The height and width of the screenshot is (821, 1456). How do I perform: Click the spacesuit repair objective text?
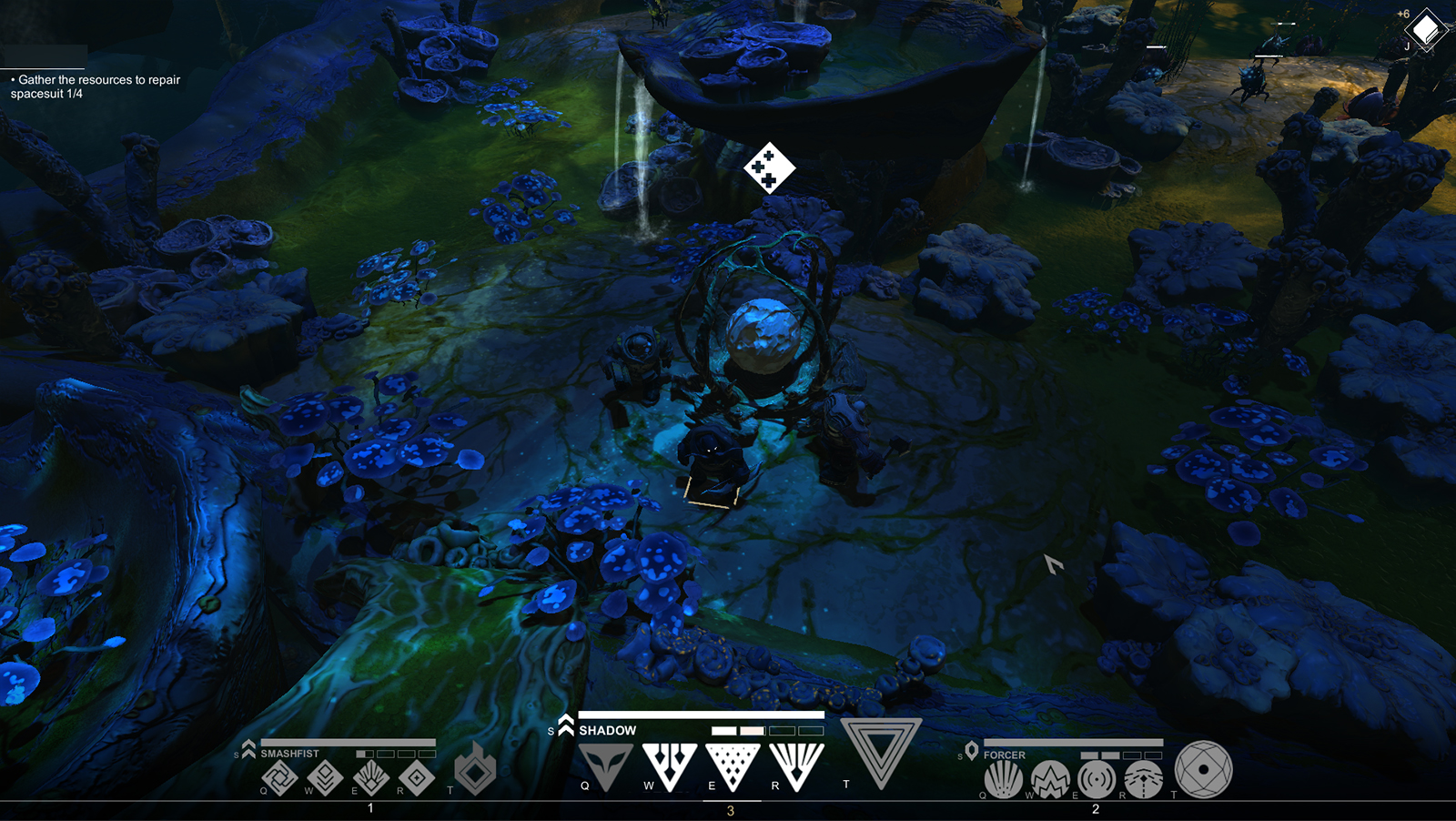pos(95,86)
